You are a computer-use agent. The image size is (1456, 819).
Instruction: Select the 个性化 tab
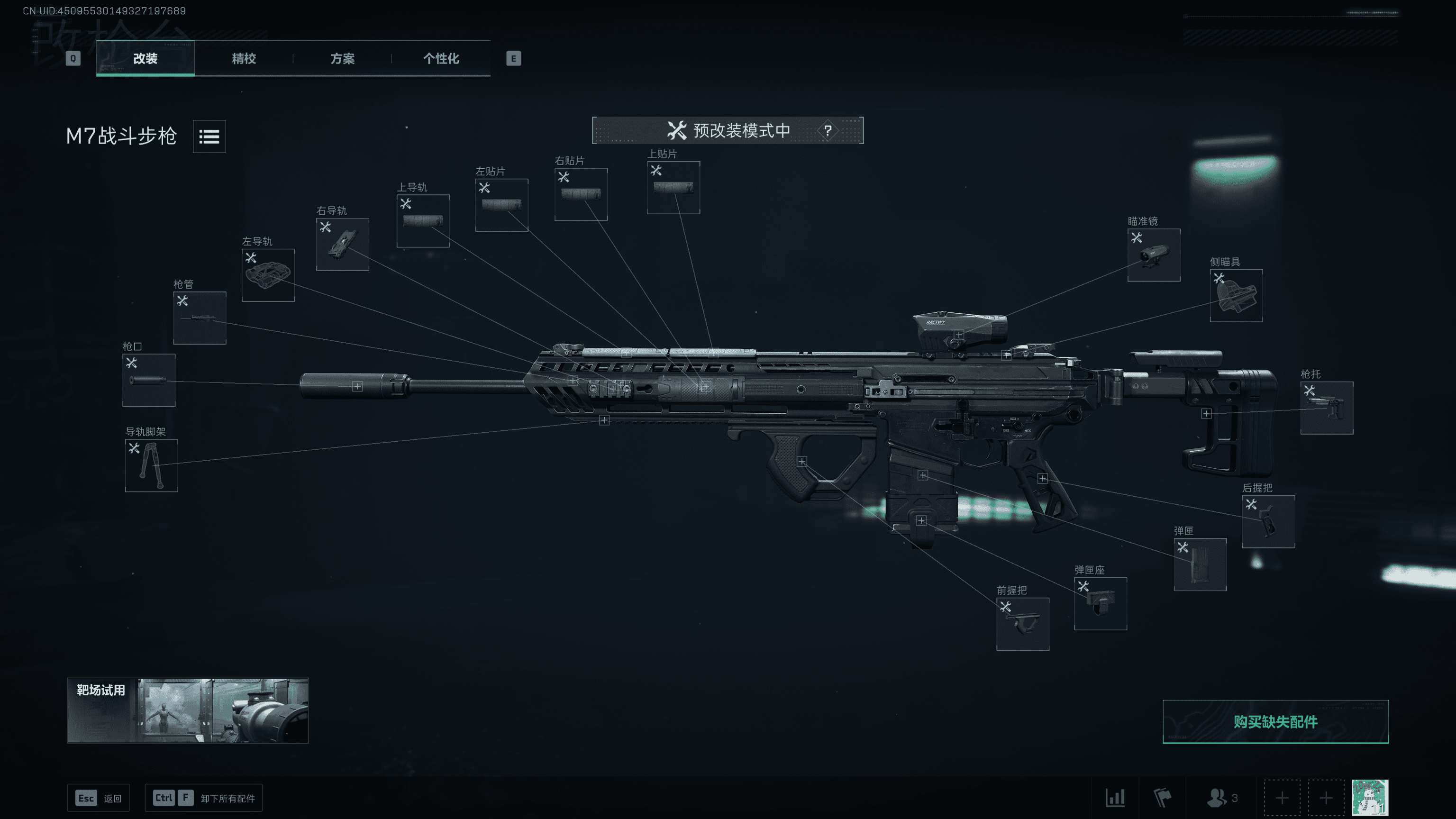click(x=441, y=58)
